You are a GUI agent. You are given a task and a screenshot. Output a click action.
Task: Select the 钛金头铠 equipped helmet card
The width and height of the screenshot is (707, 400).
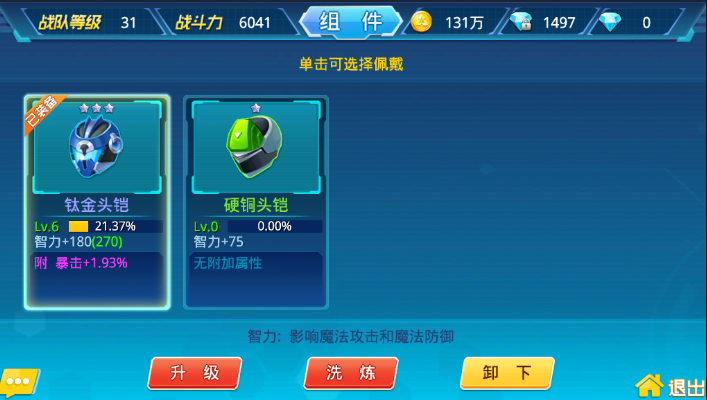98,200
